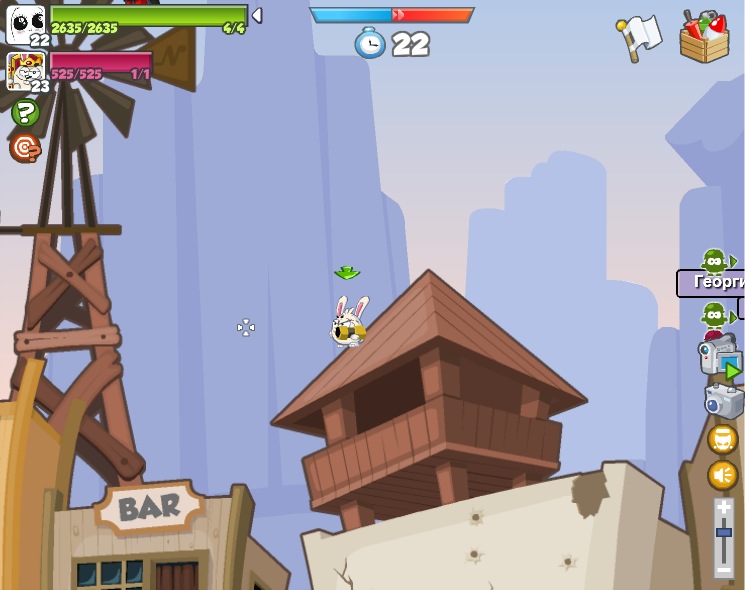Click the orange face button above speaker

click(x=723, y=439)
